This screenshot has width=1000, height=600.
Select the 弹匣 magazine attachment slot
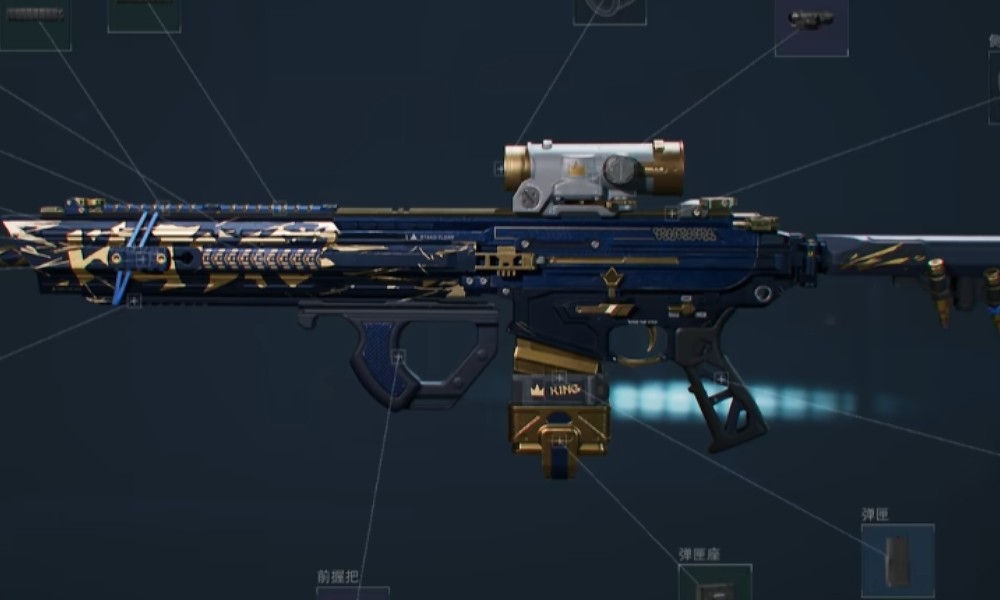pos(897,560)
